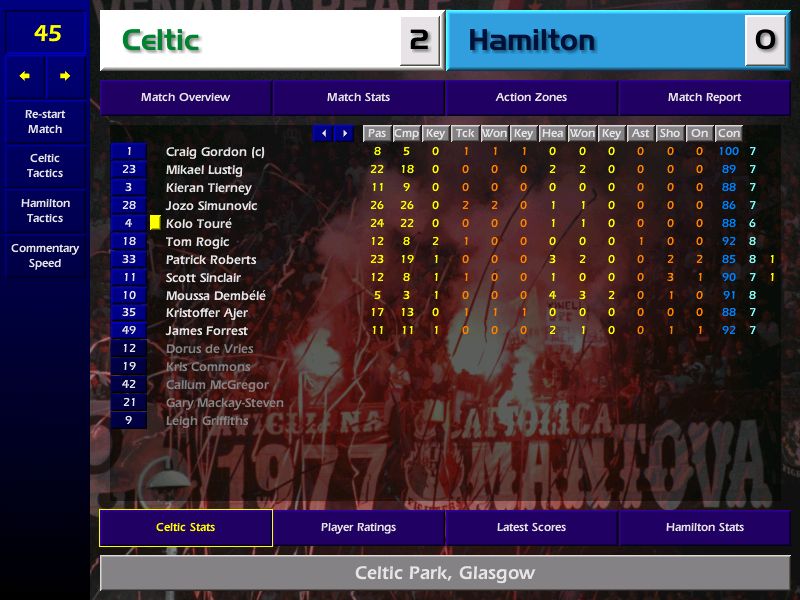View the Action Zones tab
This screenshot has height=600, width=800.
[x=531, y=98]
